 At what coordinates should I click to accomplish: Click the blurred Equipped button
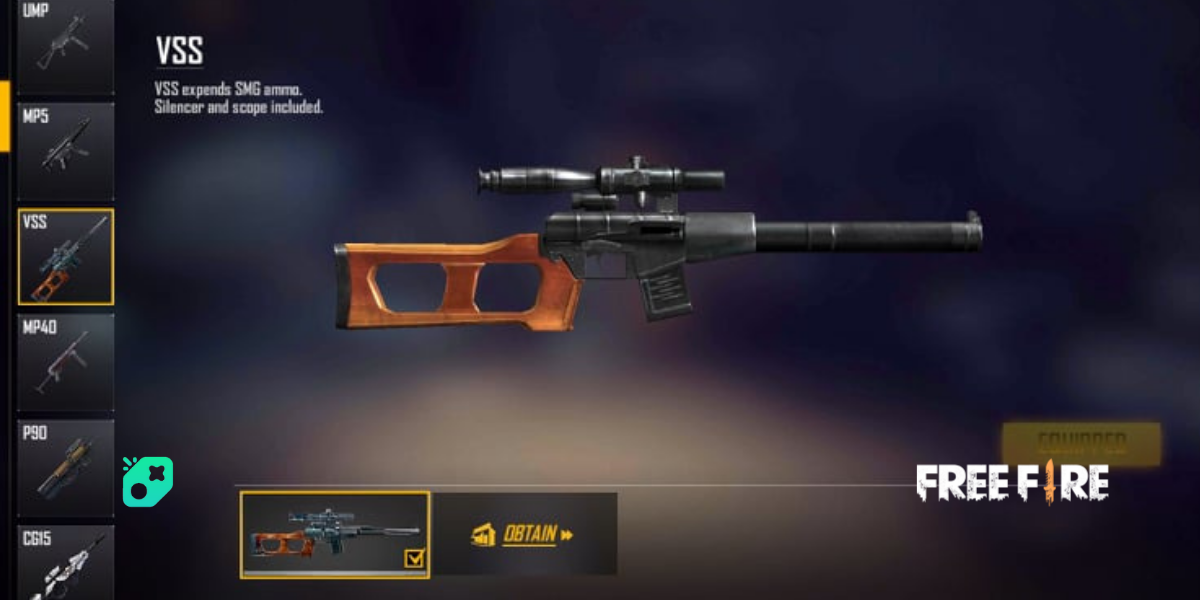coord(1081,441)
